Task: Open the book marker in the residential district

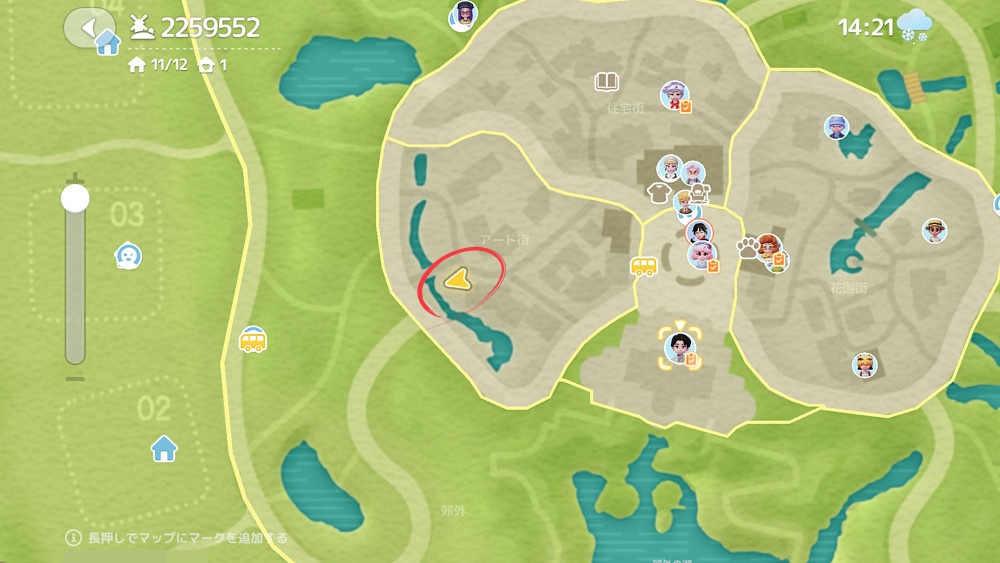Action: click(606, 81)
